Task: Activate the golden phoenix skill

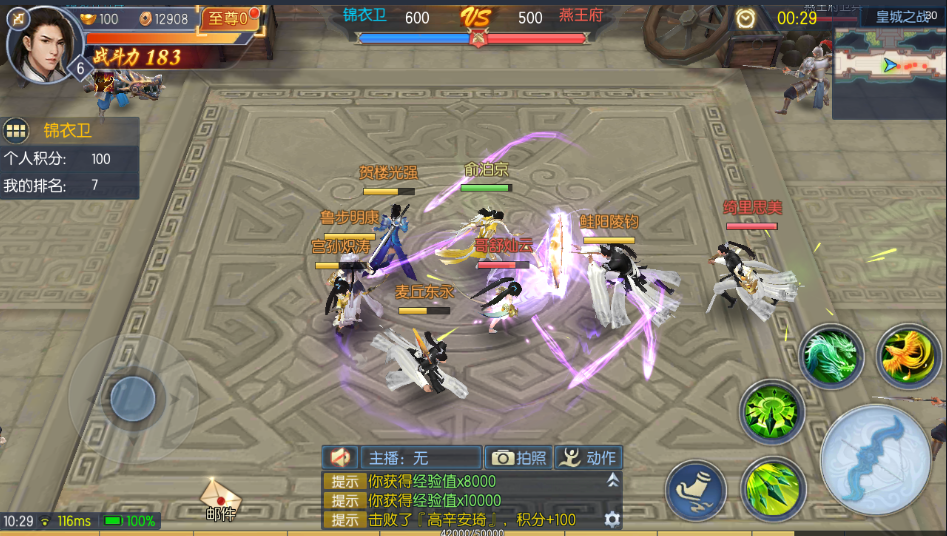Action: [x=908, y=356]
